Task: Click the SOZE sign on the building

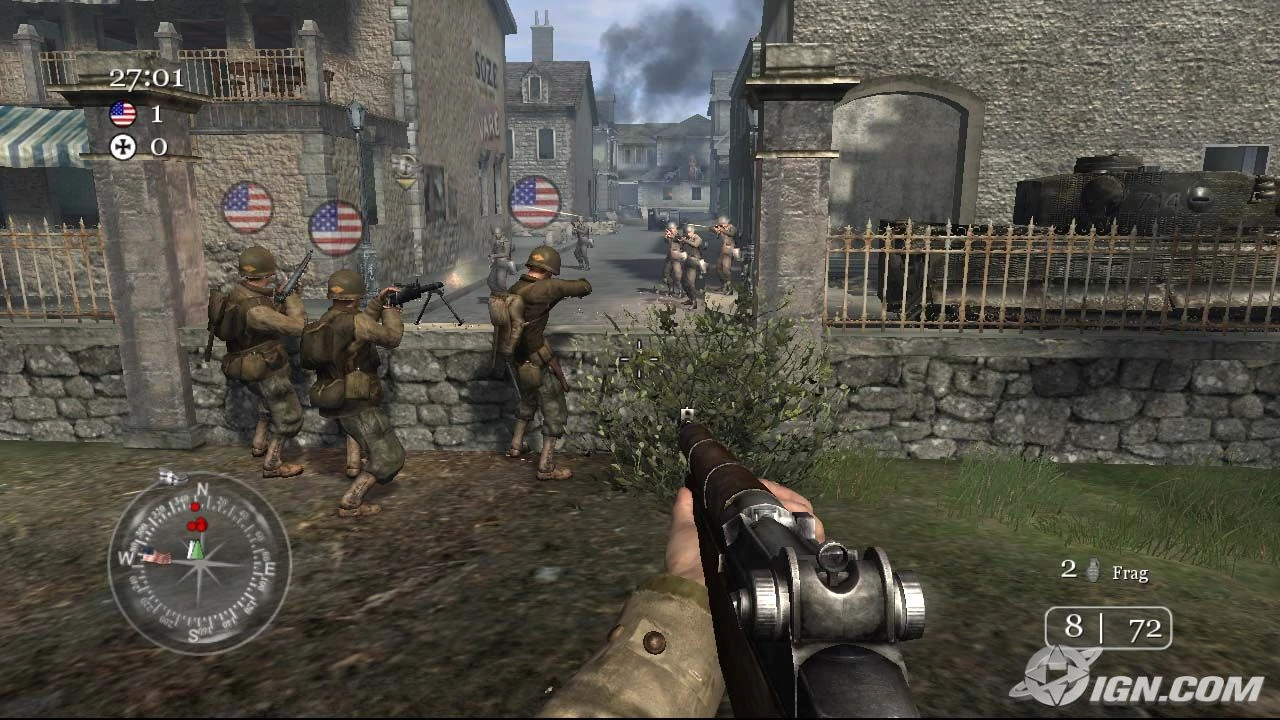Action: pyautogui.click(x=485, y=70)
